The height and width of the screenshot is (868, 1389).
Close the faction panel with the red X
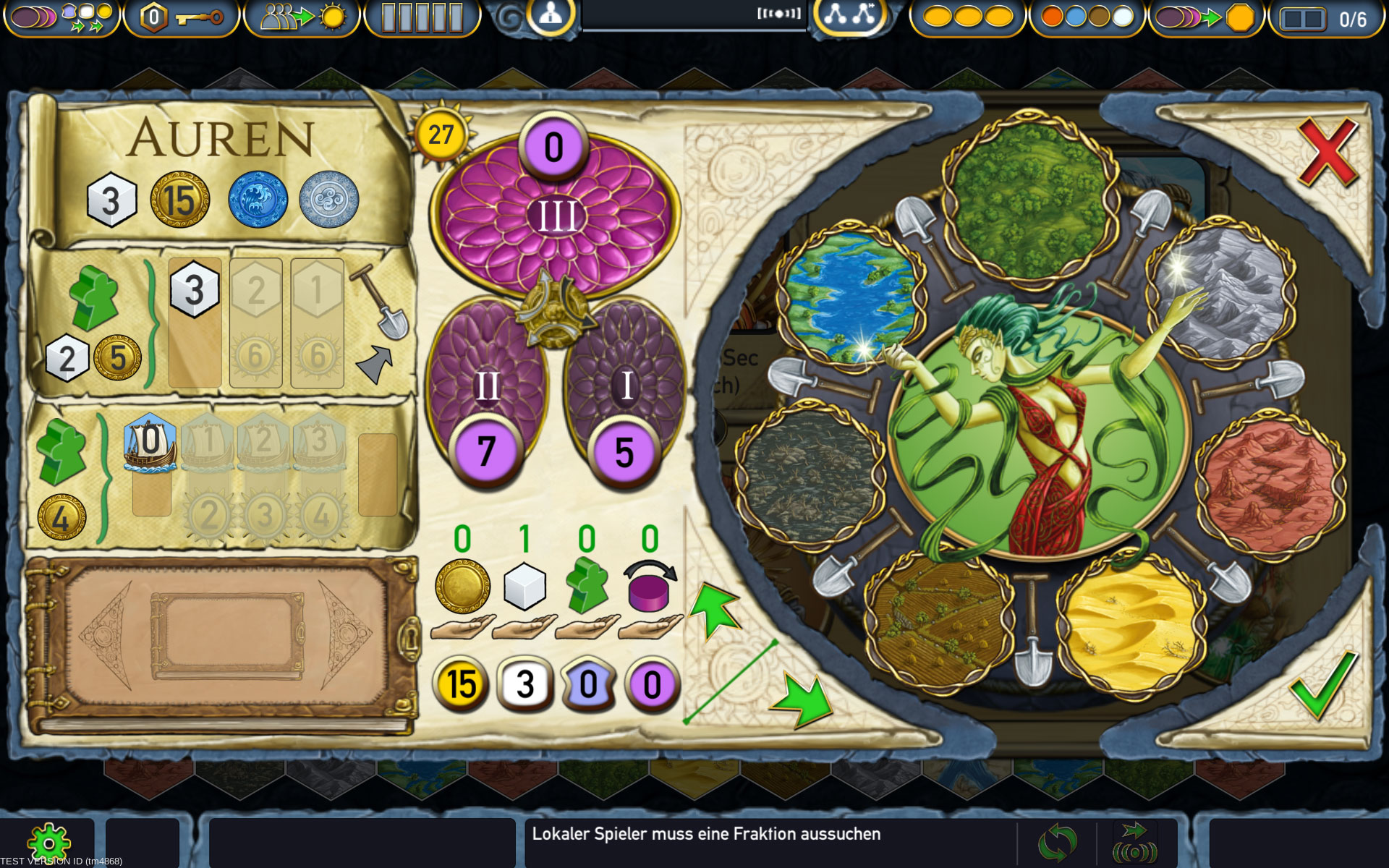point(1328,153)
